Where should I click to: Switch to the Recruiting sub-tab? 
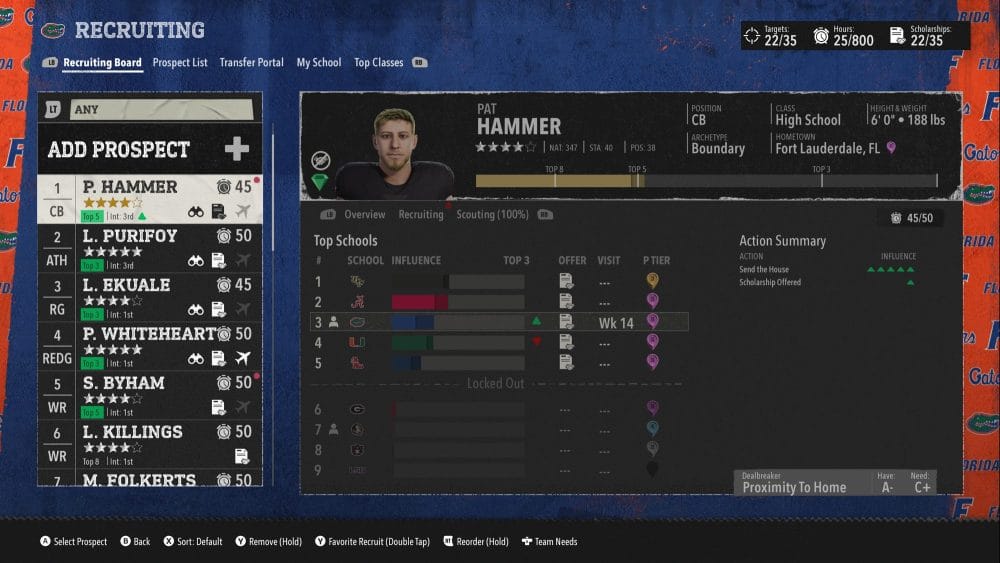(421, 215)
